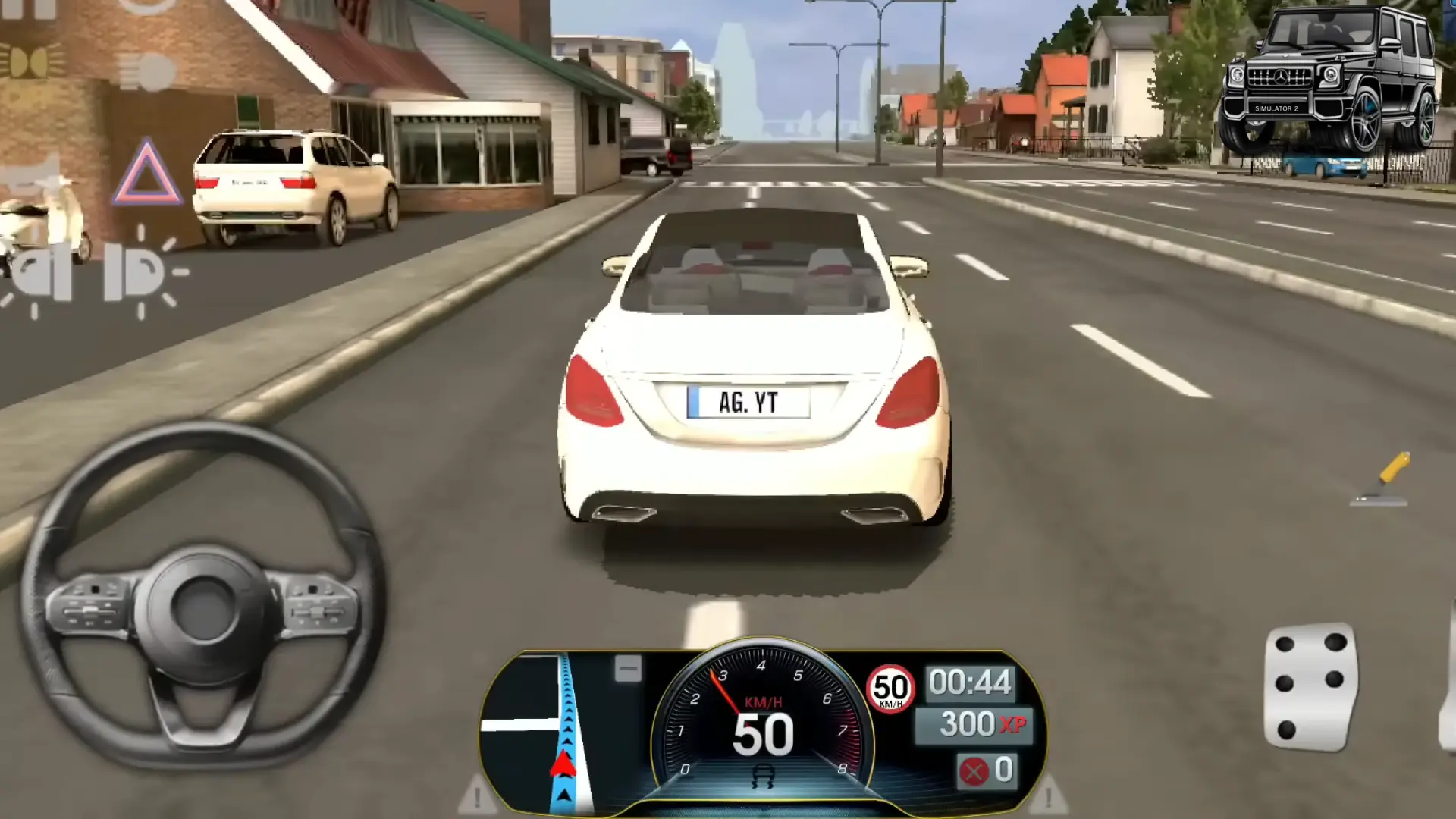Collapse the minimap with the minus button
Viewport: 1456px width, 819px height.
[628, 669]
